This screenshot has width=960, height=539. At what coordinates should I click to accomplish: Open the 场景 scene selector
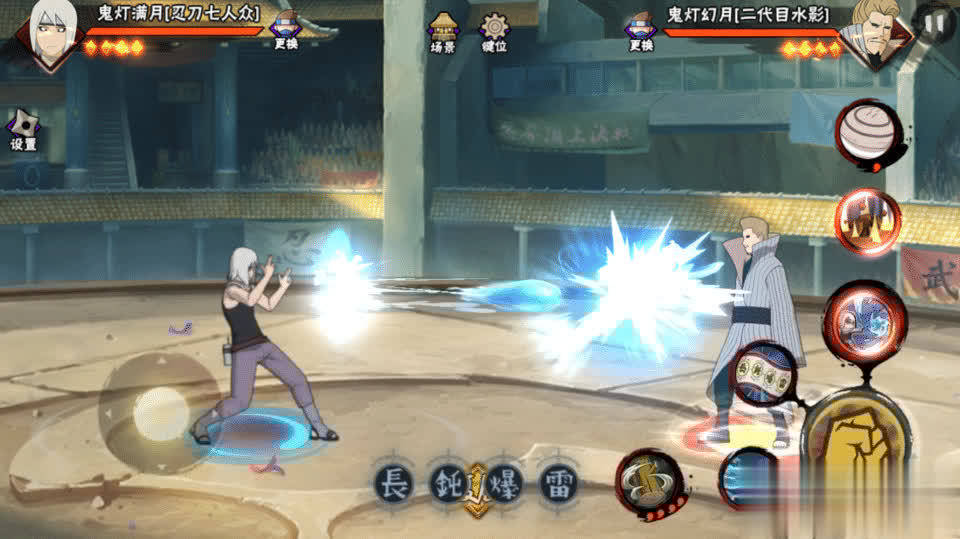(442, 32)
